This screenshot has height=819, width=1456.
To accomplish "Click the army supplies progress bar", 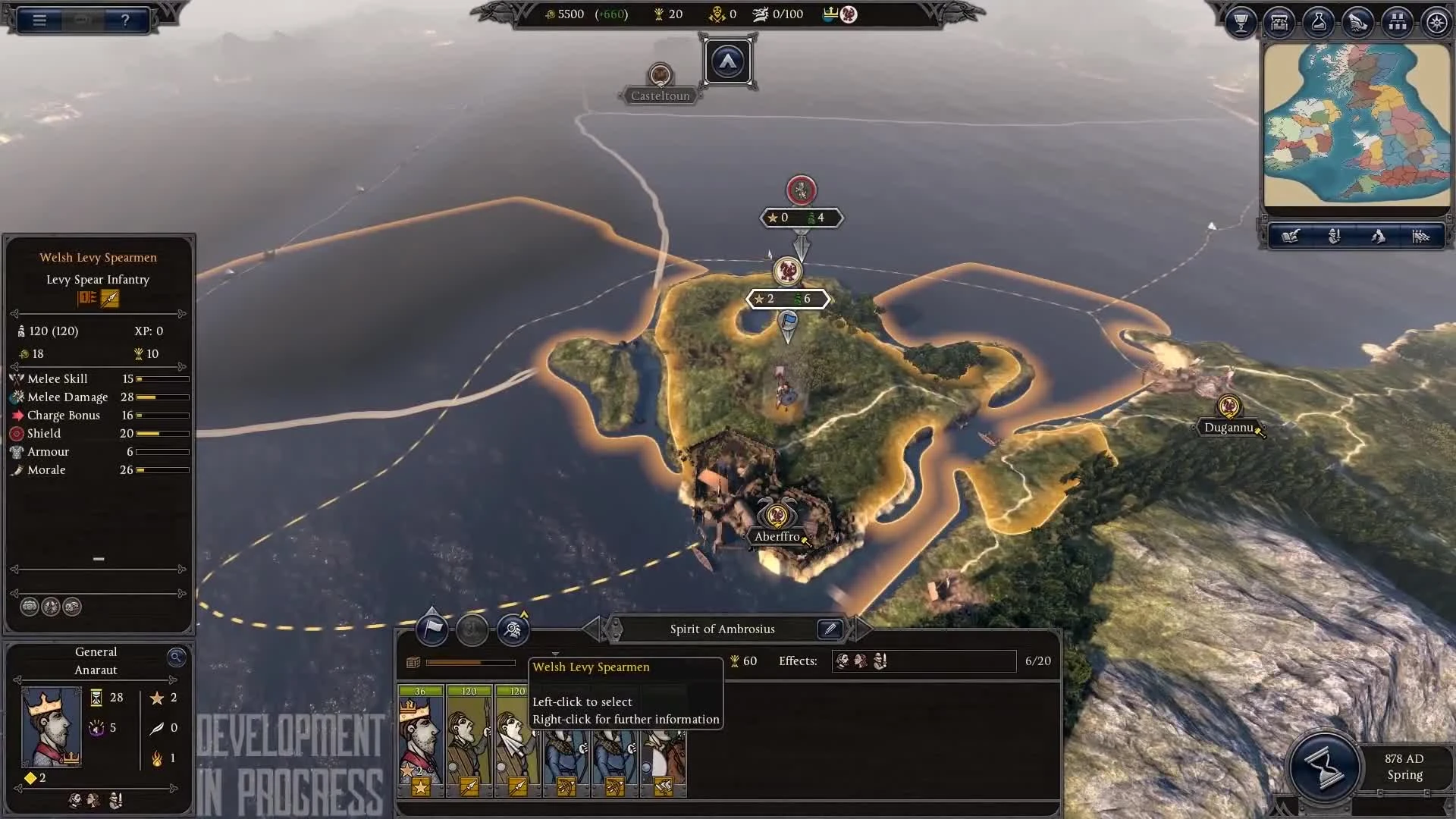I will click(470, 662).
